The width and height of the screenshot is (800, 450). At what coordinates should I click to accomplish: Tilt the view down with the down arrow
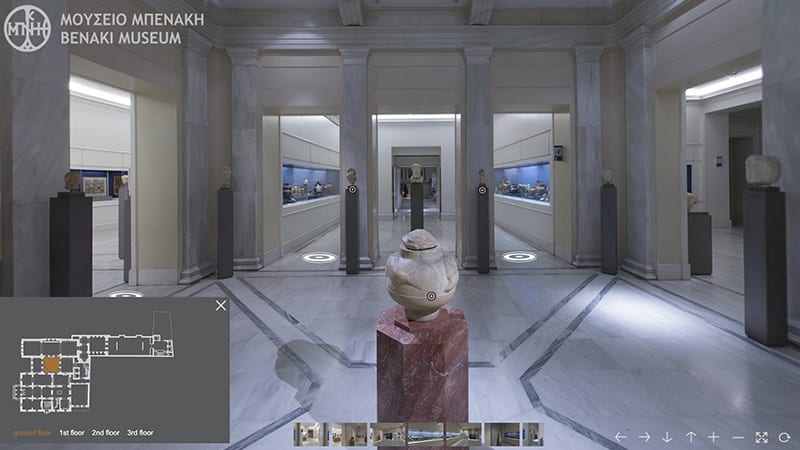667,437
